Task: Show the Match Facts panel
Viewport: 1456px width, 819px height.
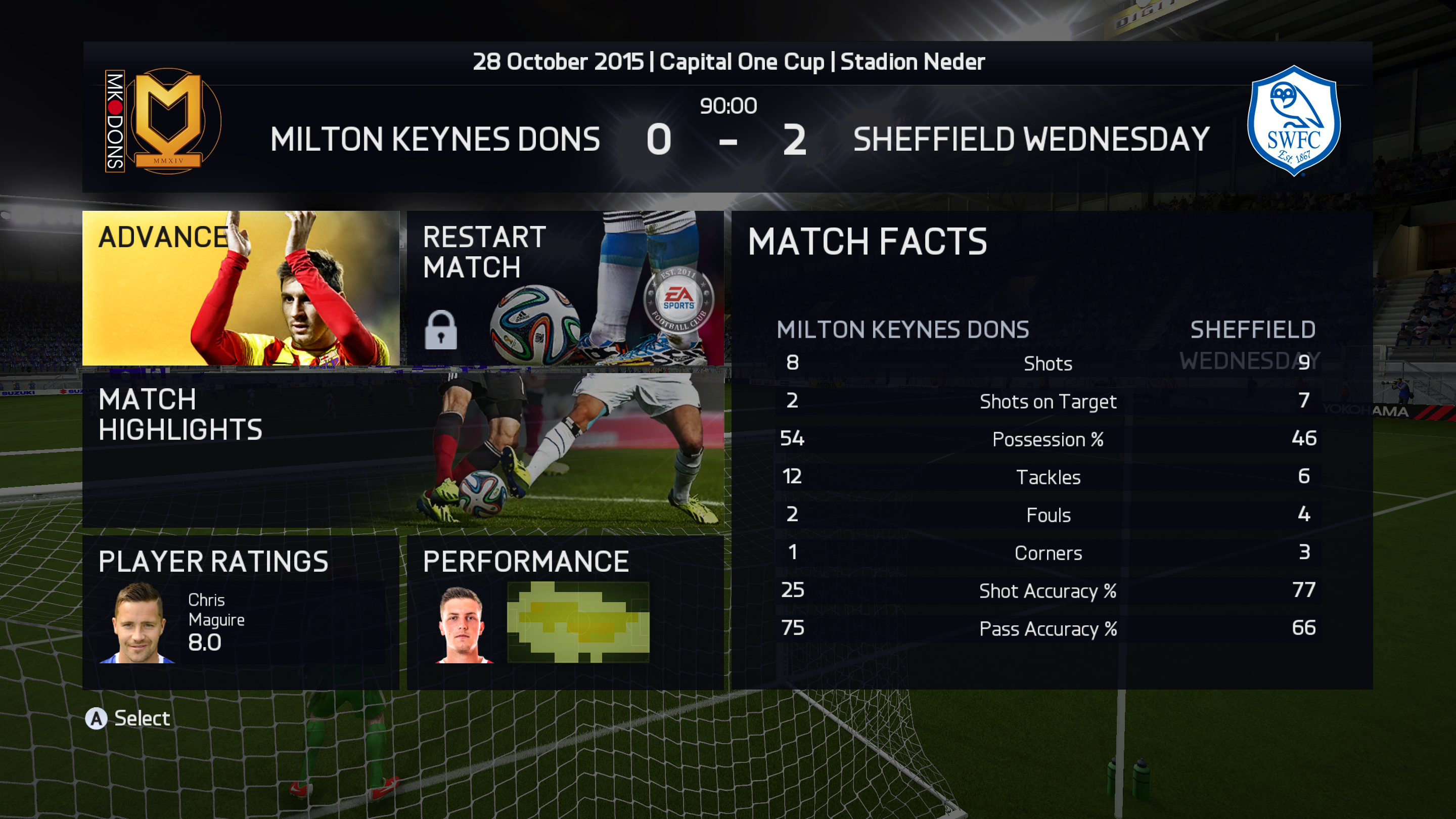Action: point(1052,450)
